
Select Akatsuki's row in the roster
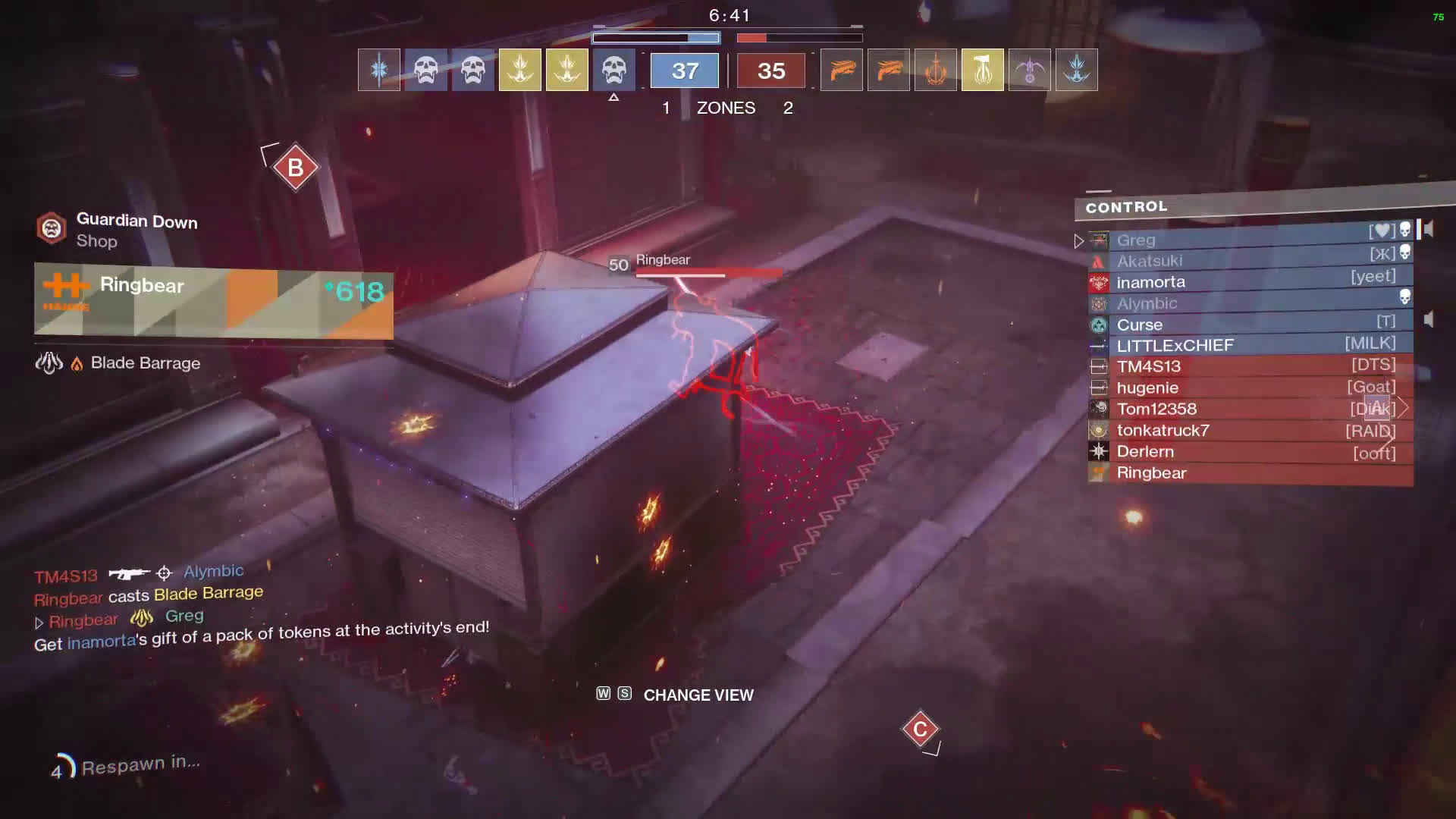tap(1244, 261)
